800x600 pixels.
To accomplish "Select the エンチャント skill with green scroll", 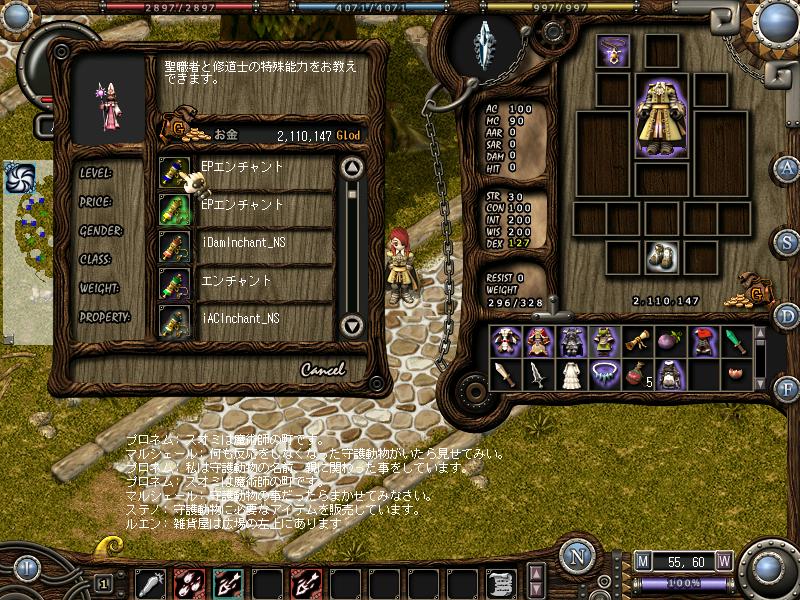I will click(x=245, y=281).
